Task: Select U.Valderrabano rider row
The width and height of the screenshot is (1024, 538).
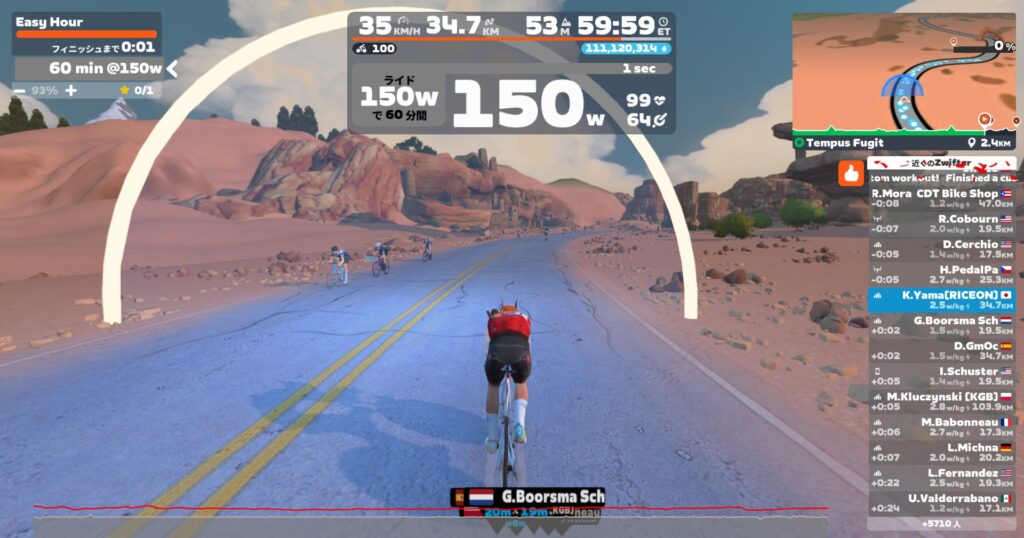Action: 942,503
